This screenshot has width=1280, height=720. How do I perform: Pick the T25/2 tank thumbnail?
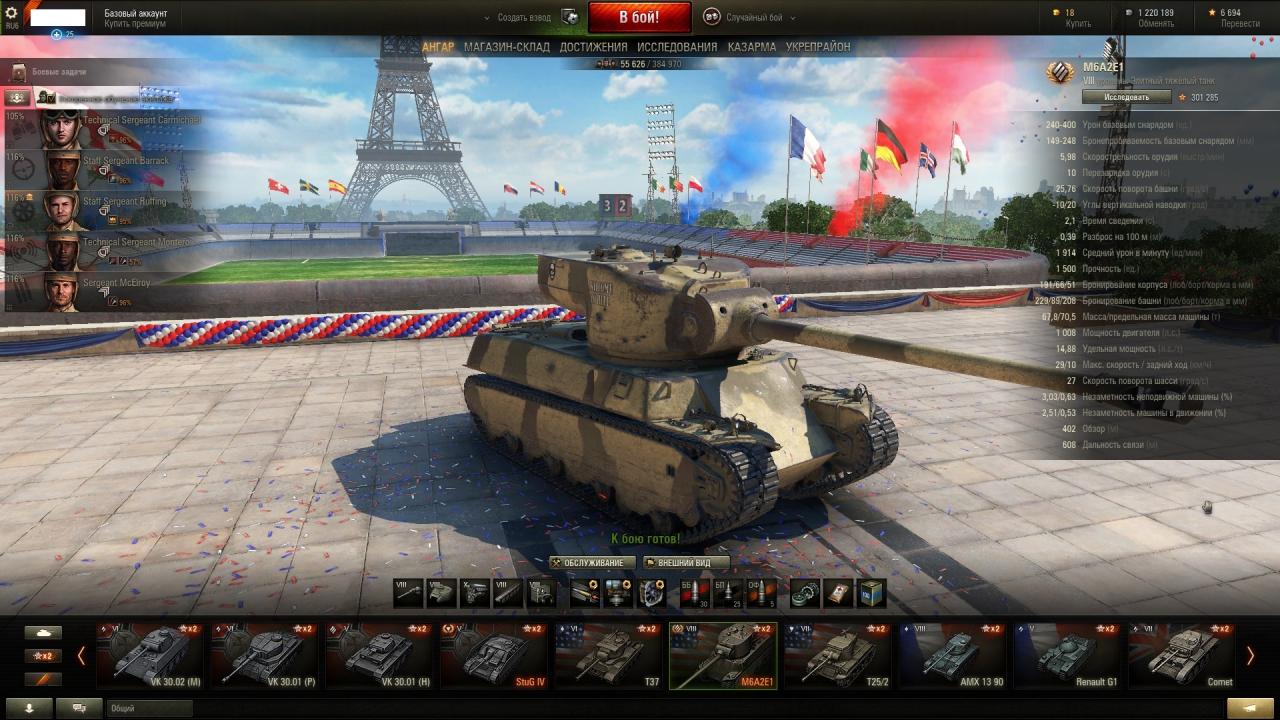[x=838, y=656]
